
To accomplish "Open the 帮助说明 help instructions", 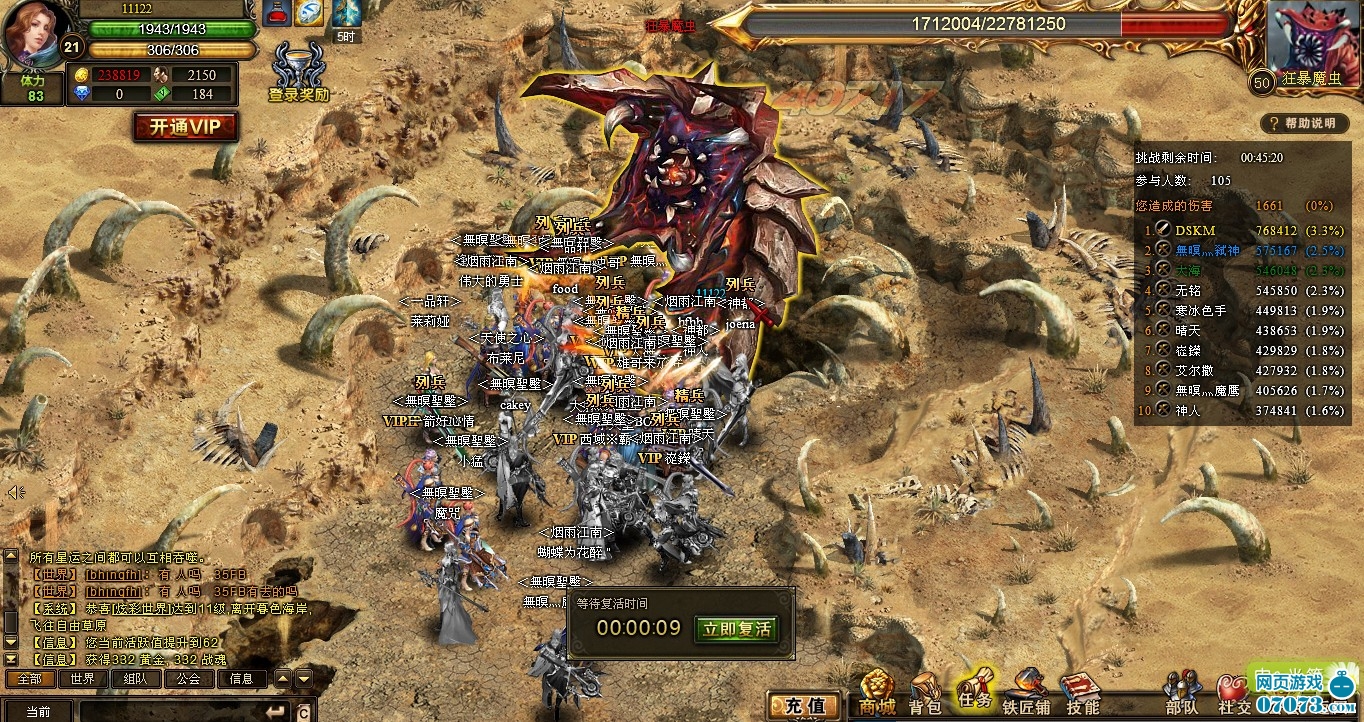I will pos(1303,123).
